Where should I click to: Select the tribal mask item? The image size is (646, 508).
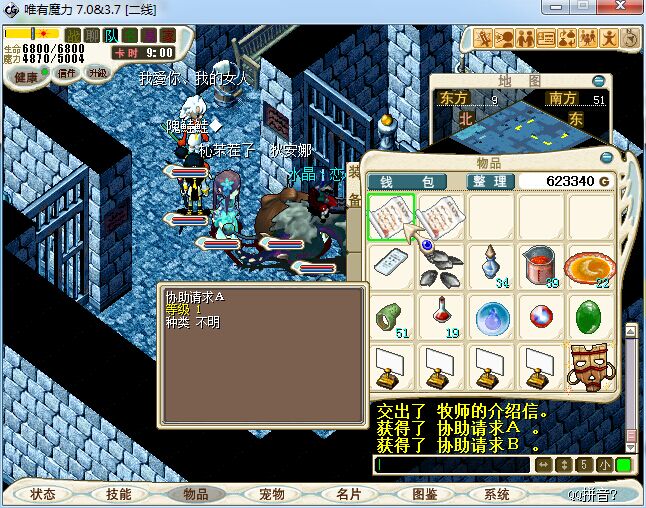tap(588, 367)
